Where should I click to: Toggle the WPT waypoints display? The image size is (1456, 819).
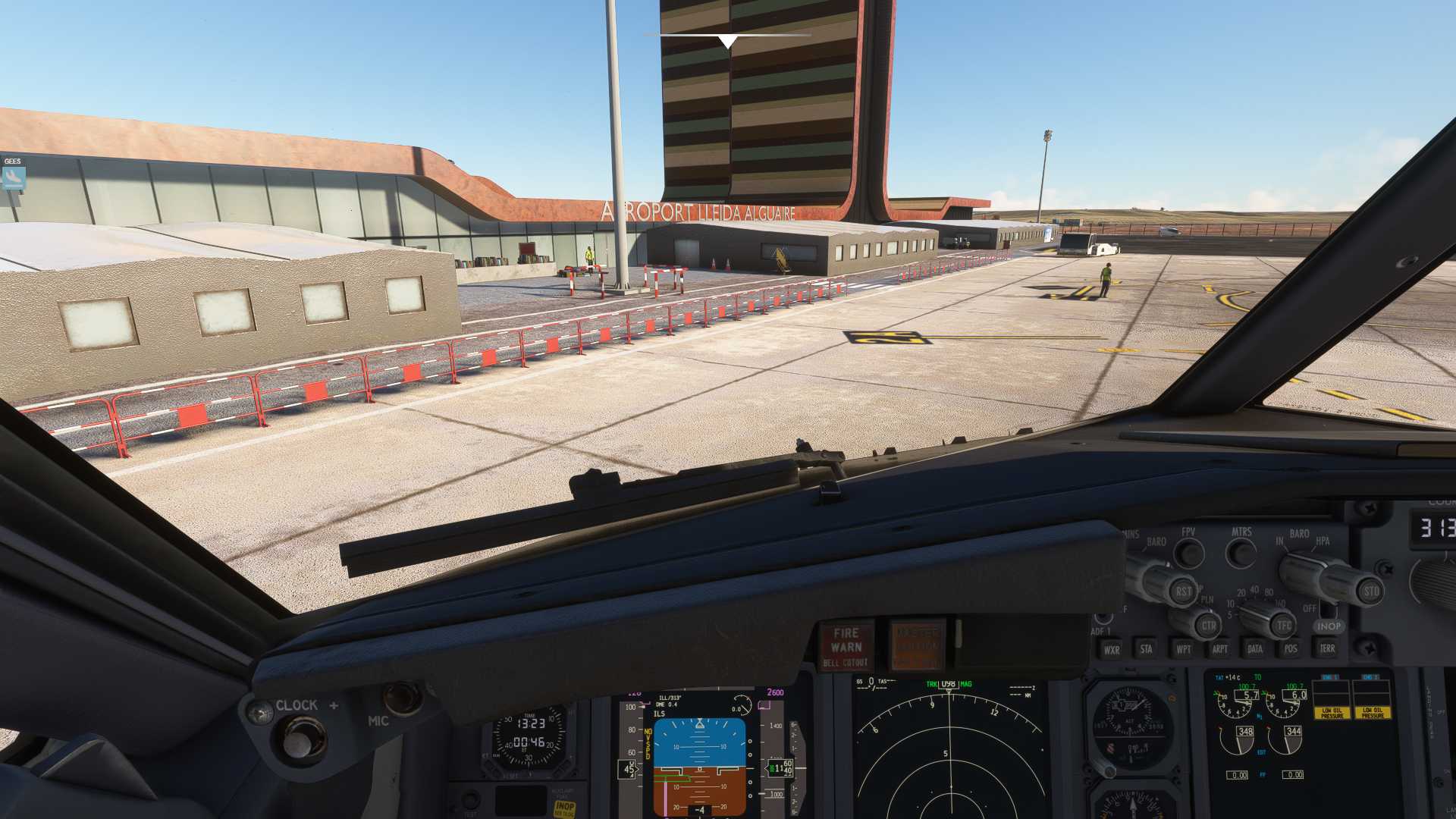pyautogui.click(x=1185, y=649)
